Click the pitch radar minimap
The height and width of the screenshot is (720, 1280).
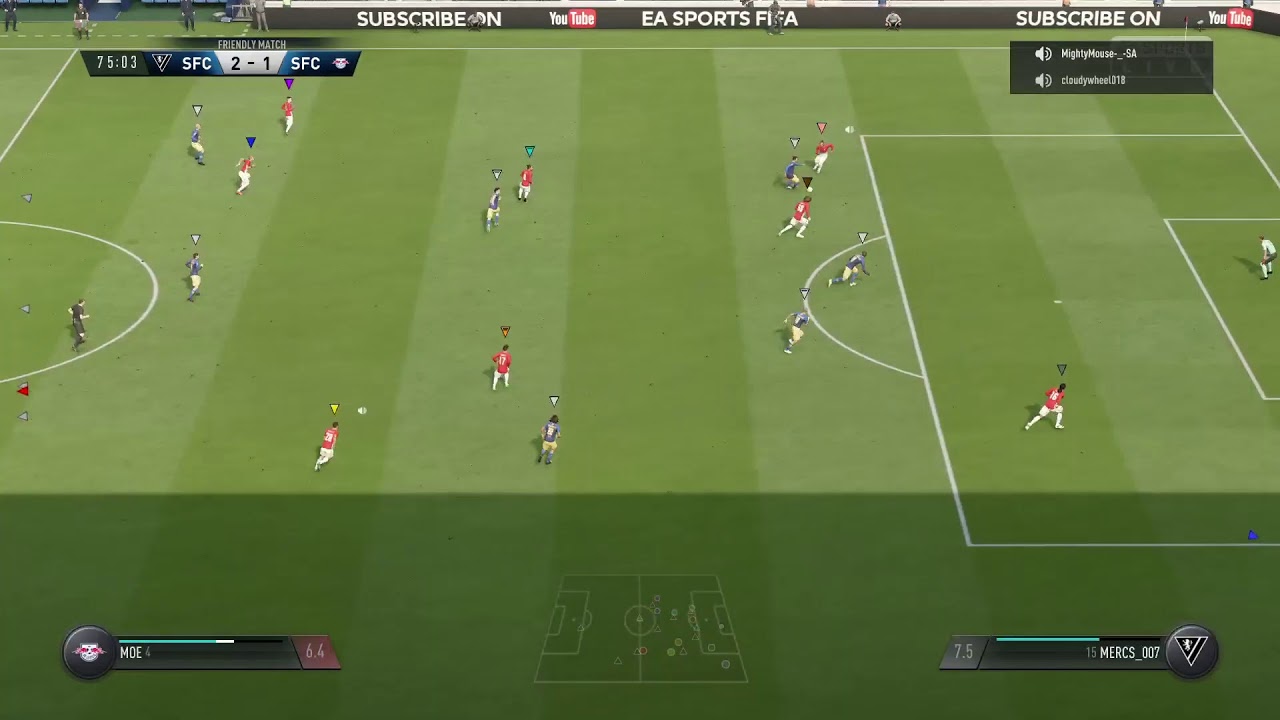[x=640, y=628]
